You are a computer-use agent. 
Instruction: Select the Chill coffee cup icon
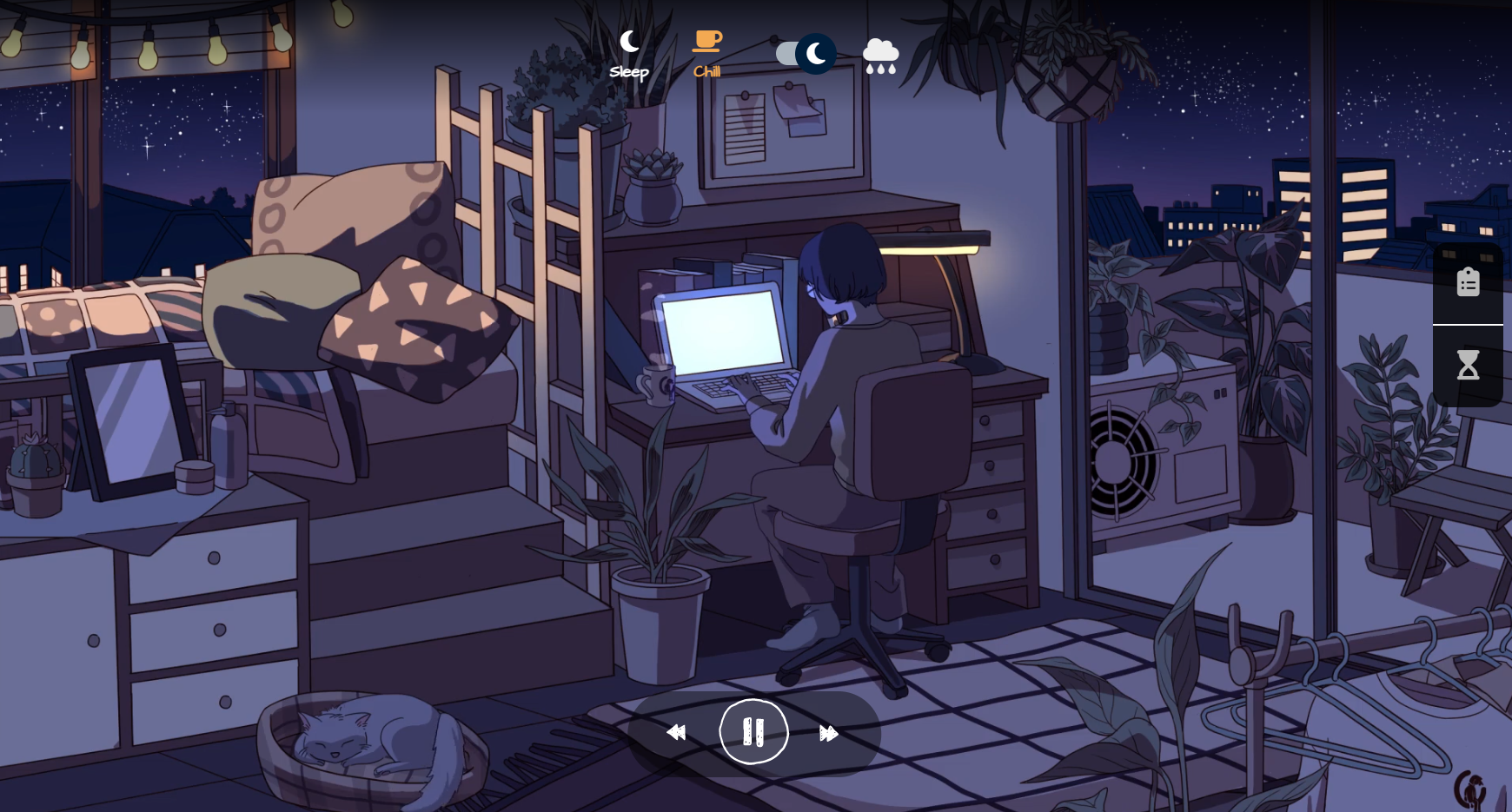tap(706, 40)
